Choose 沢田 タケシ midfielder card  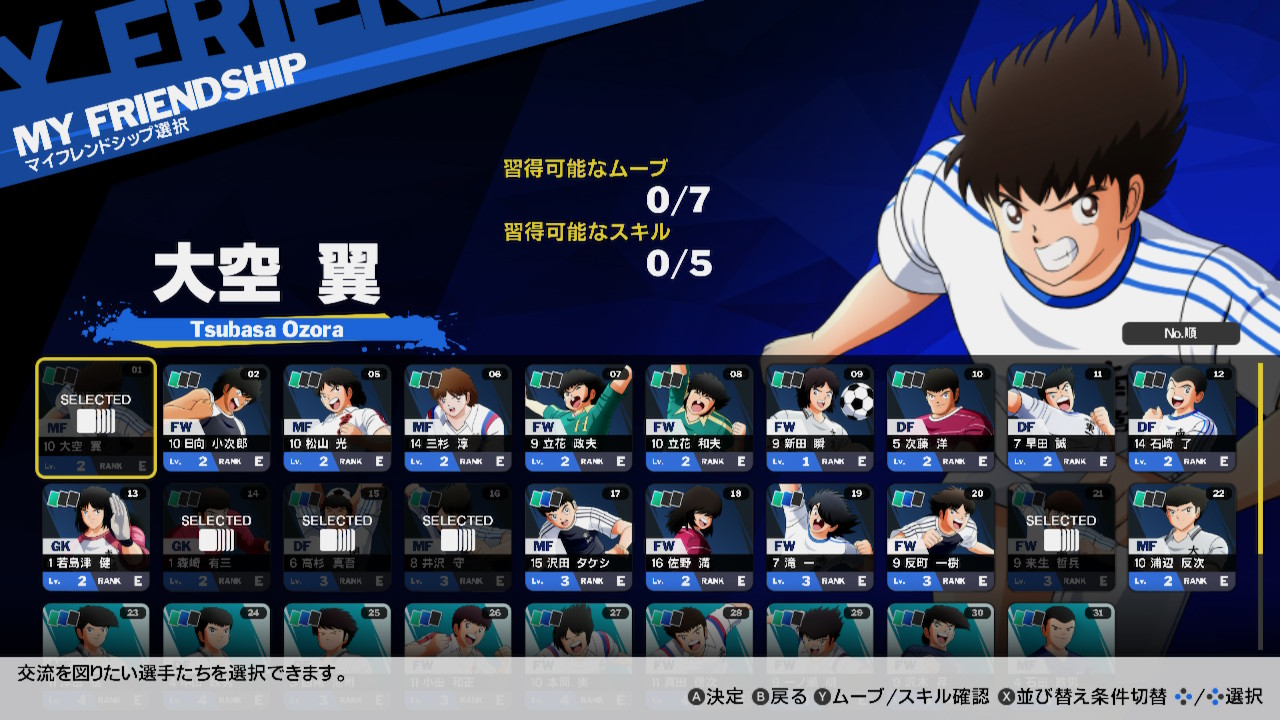tap(579, 538)
